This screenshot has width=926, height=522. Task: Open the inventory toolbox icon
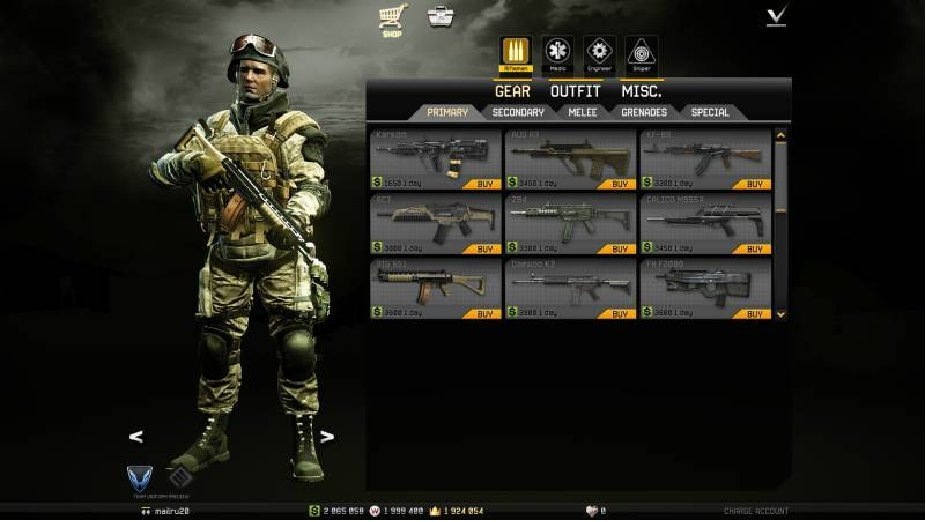click(x=438, y=17)
